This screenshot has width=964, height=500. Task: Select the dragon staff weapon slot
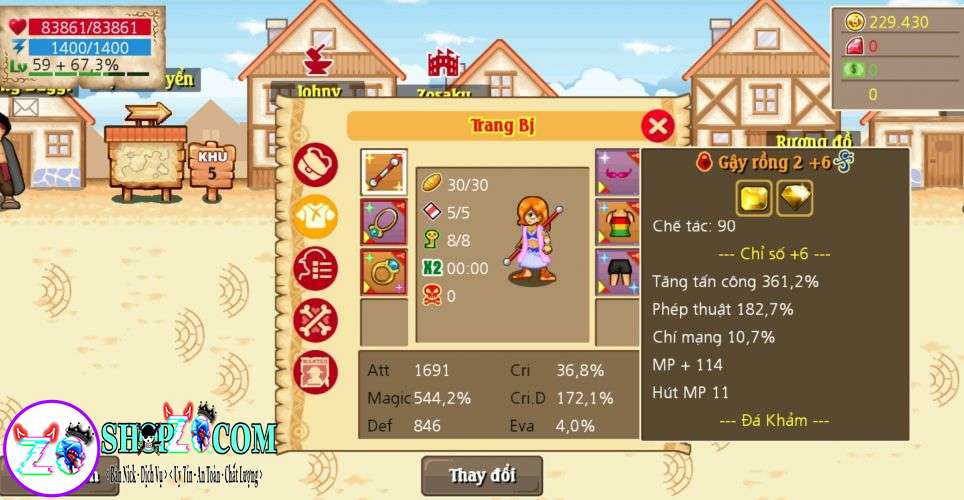click(x=383, y=172)
